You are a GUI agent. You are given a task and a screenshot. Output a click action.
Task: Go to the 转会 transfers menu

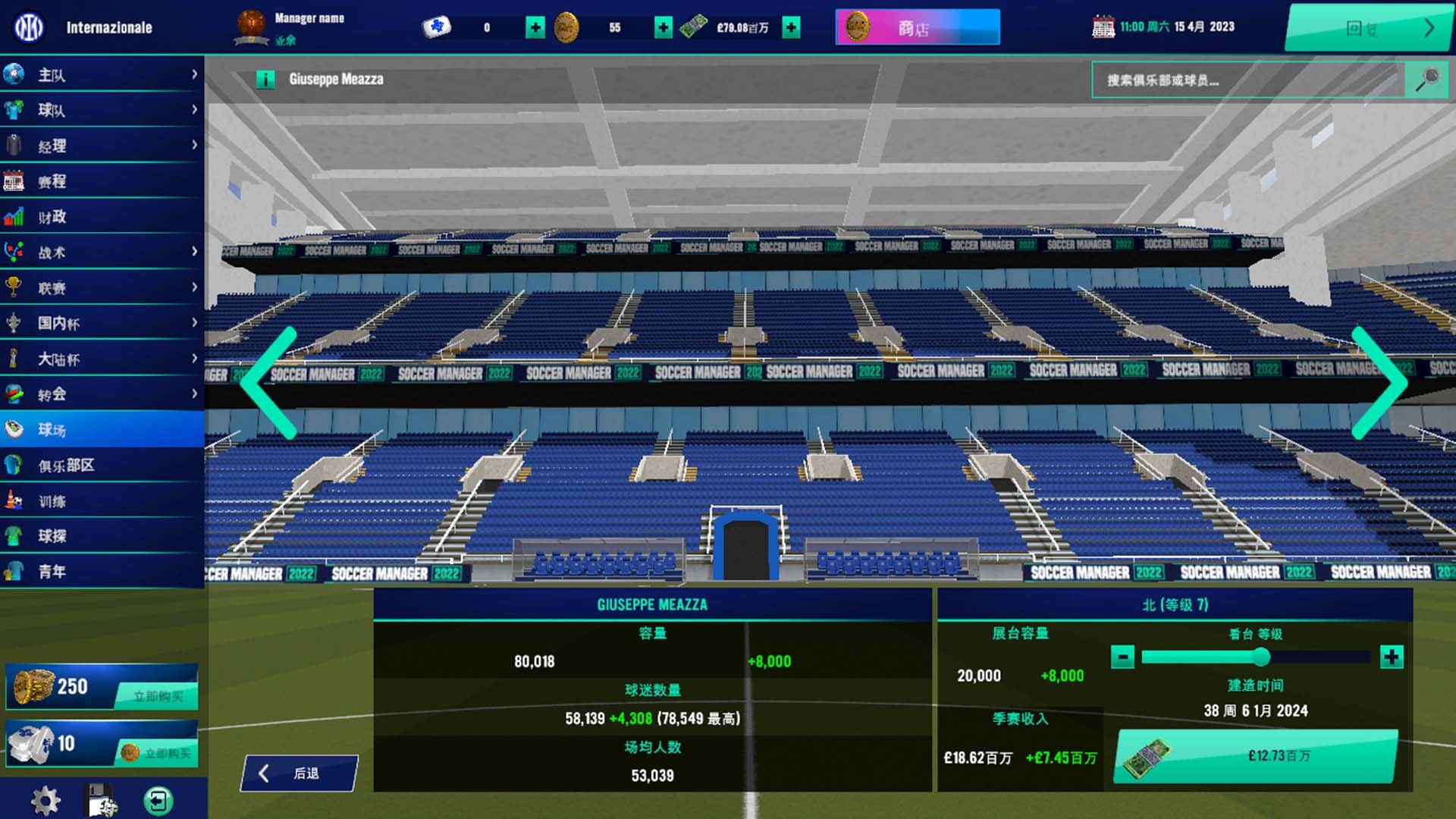click(102, 394)
